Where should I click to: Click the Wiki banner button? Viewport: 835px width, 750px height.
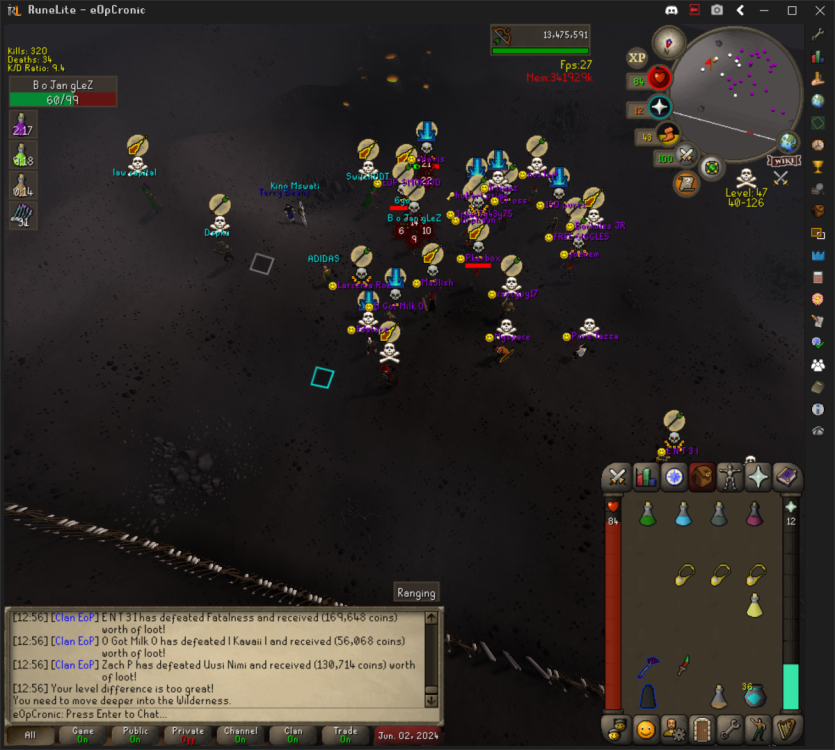point(783,160)
